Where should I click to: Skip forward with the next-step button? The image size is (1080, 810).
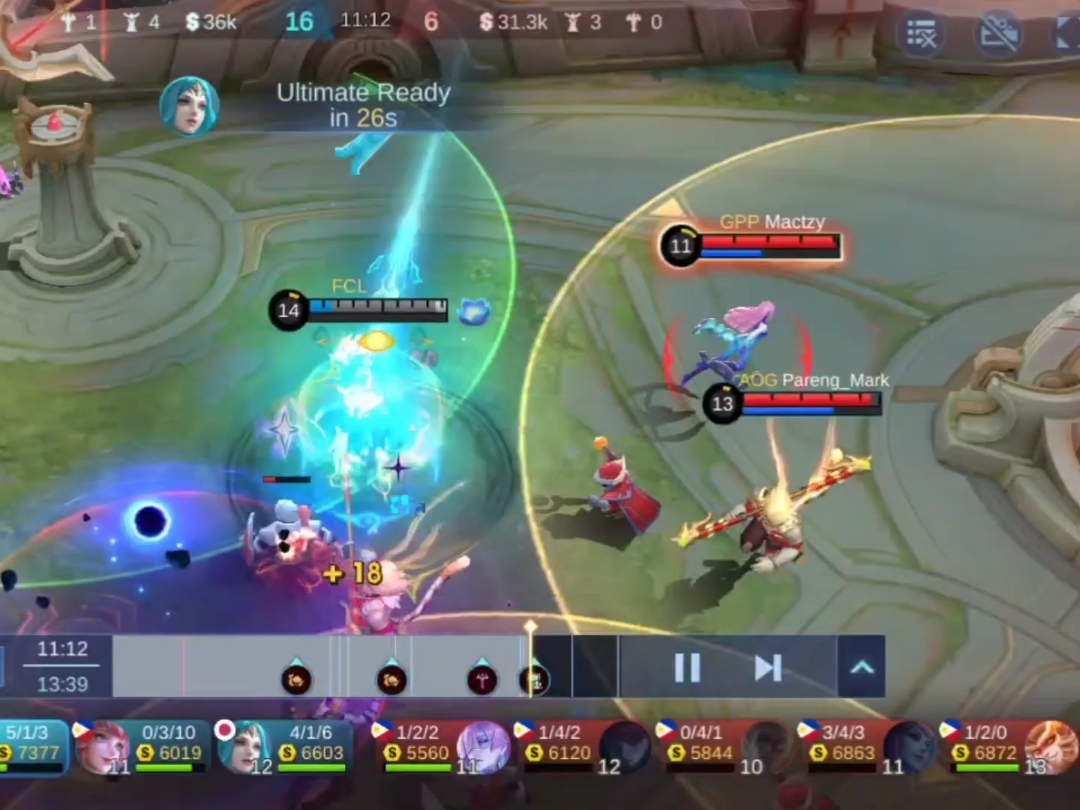[x=768, y=667]
